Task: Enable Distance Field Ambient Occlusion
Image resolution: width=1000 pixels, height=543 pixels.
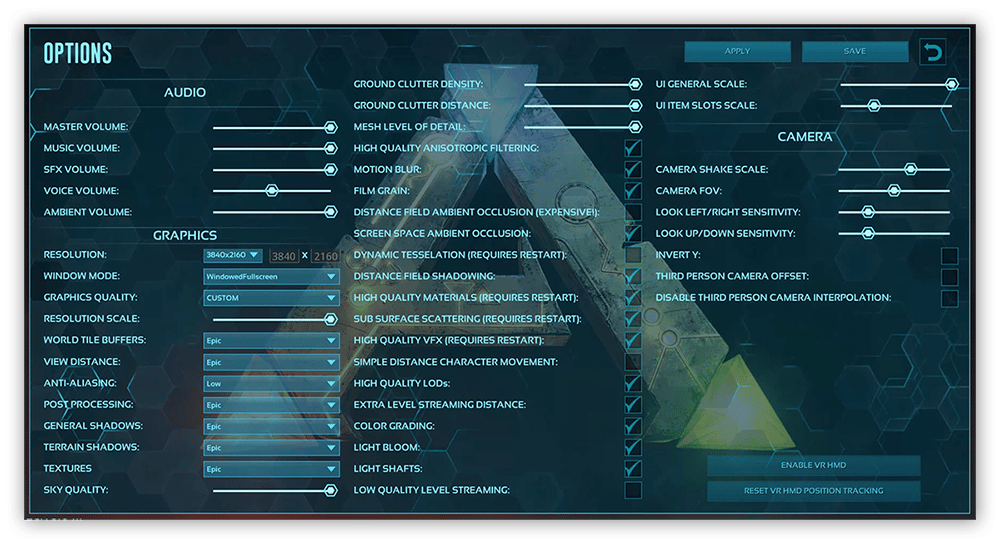Action: [633, 212]
